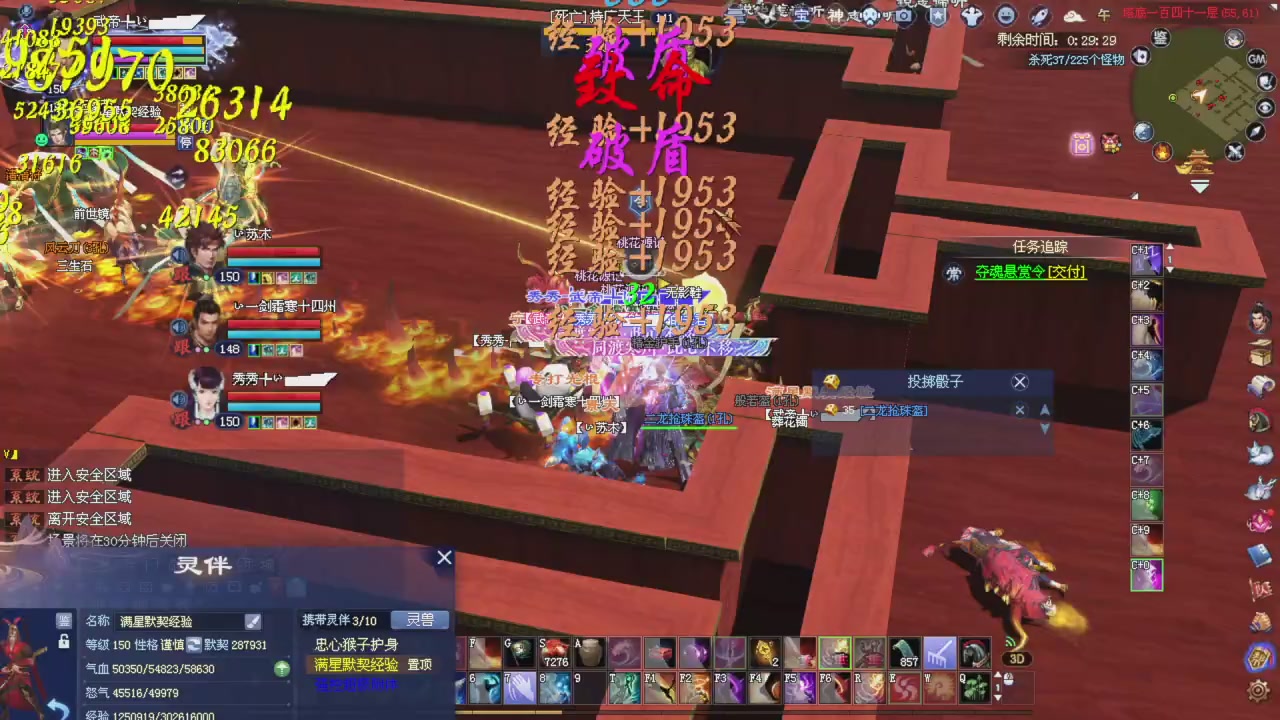Expand the dice panel using its down chevron
This screenshot has height=720, width=1280.
pyautogui.click(x=1045, y=428)
